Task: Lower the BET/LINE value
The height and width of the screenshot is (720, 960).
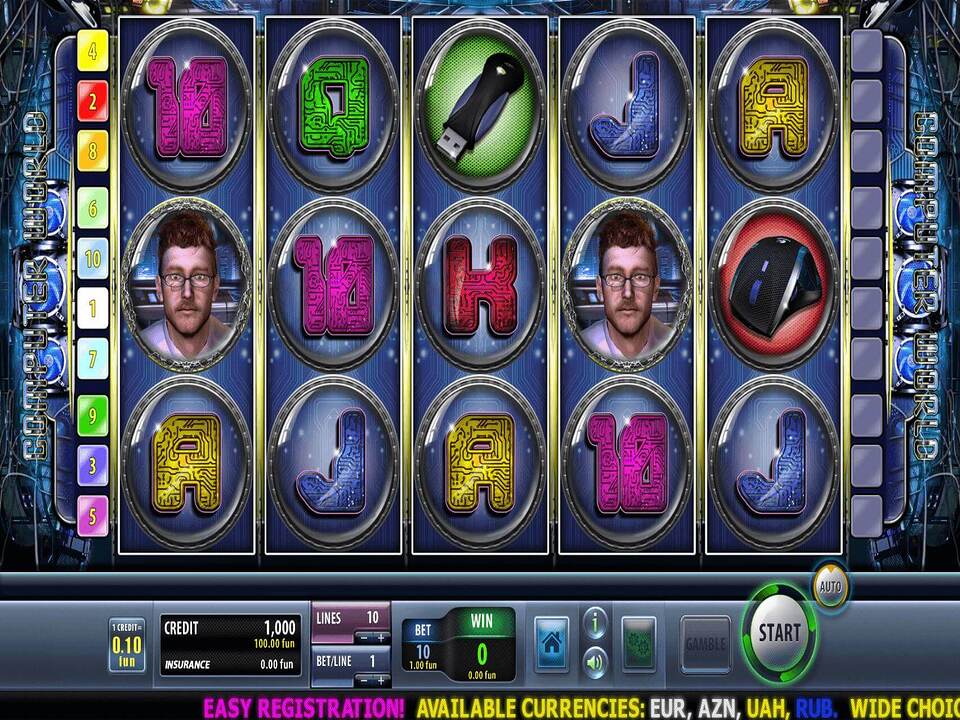Action: pyautogui.click(x=364, y=680)
